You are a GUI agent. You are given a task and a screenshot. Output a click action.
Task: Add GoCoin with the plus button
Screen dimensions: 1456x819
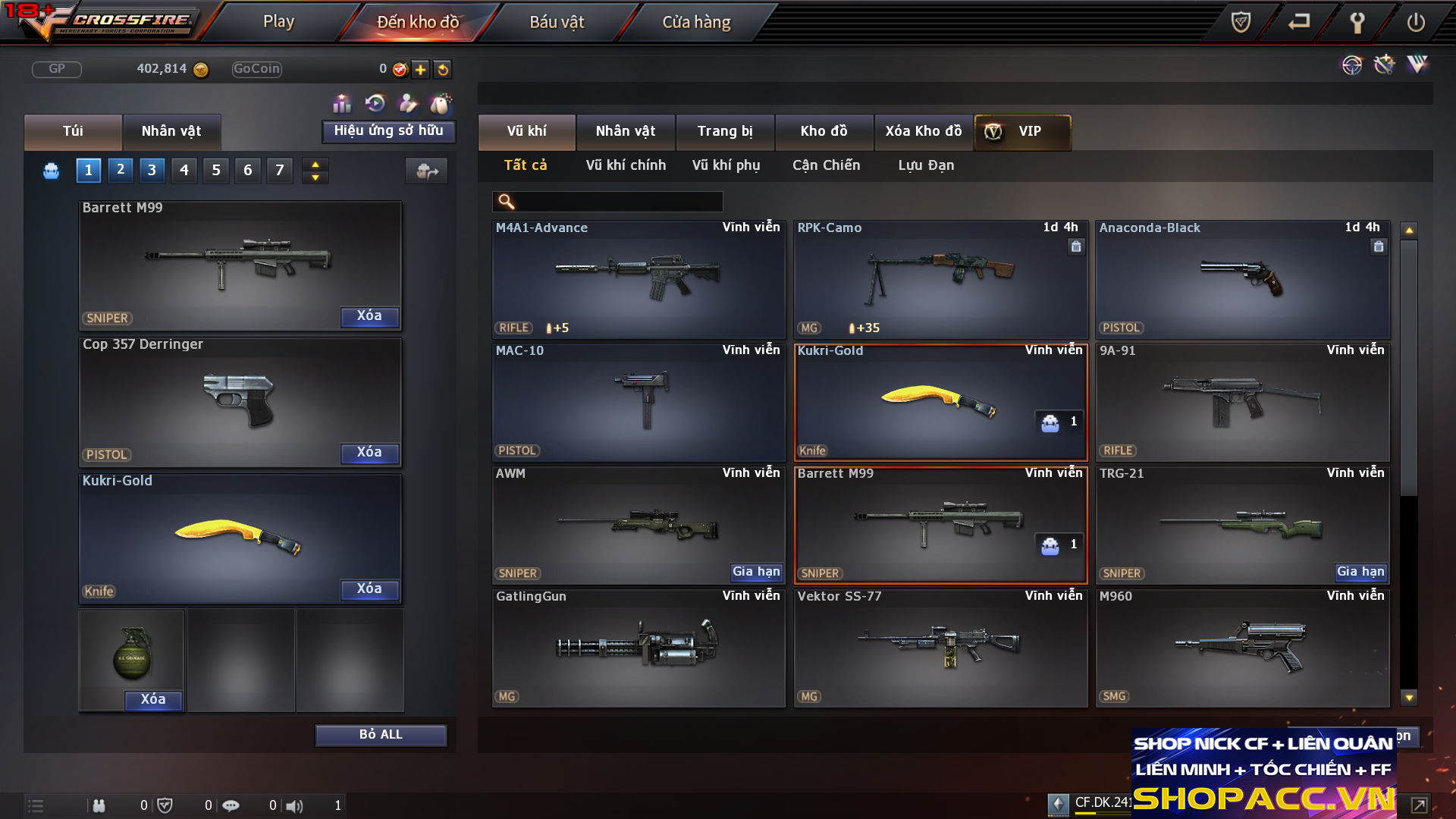pos(421,70)
